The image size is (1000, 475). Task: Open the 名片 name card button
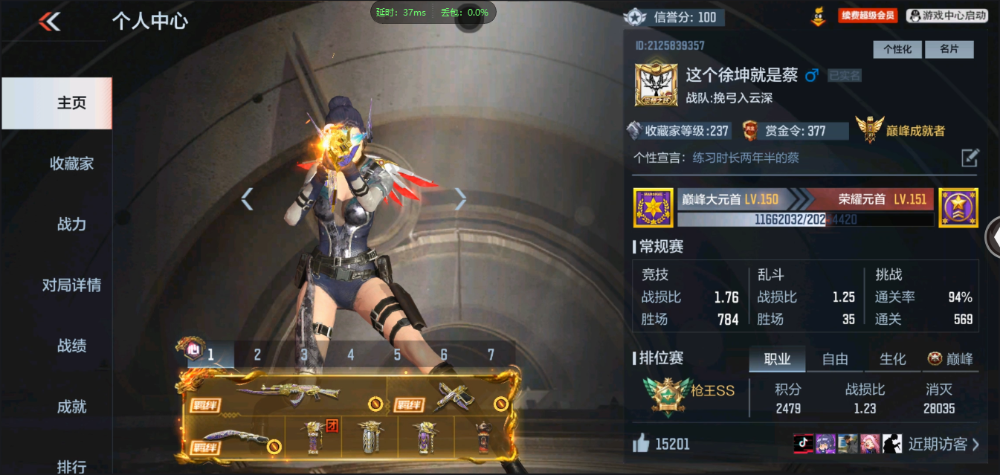point(949,49)
